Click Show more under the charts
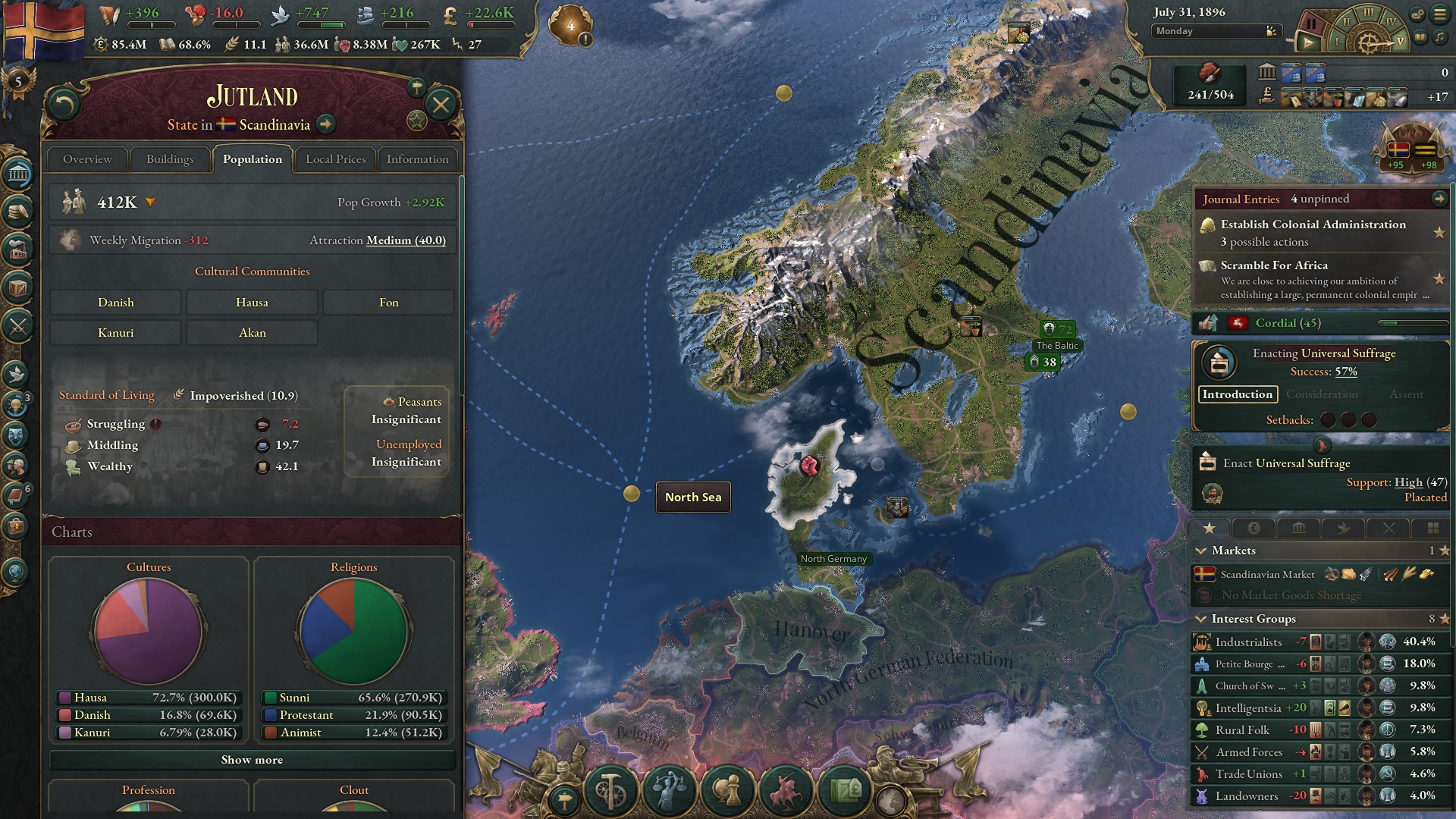Viewport: 1456px width, 819px height. pyautogui.click(x=252, y=760)
